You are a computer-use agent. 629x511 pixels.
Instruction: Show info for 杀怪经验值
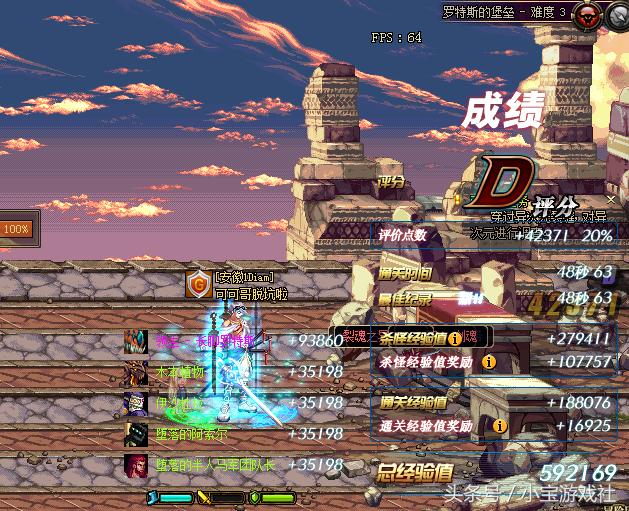pyautogui.click(x=454, y=339)
